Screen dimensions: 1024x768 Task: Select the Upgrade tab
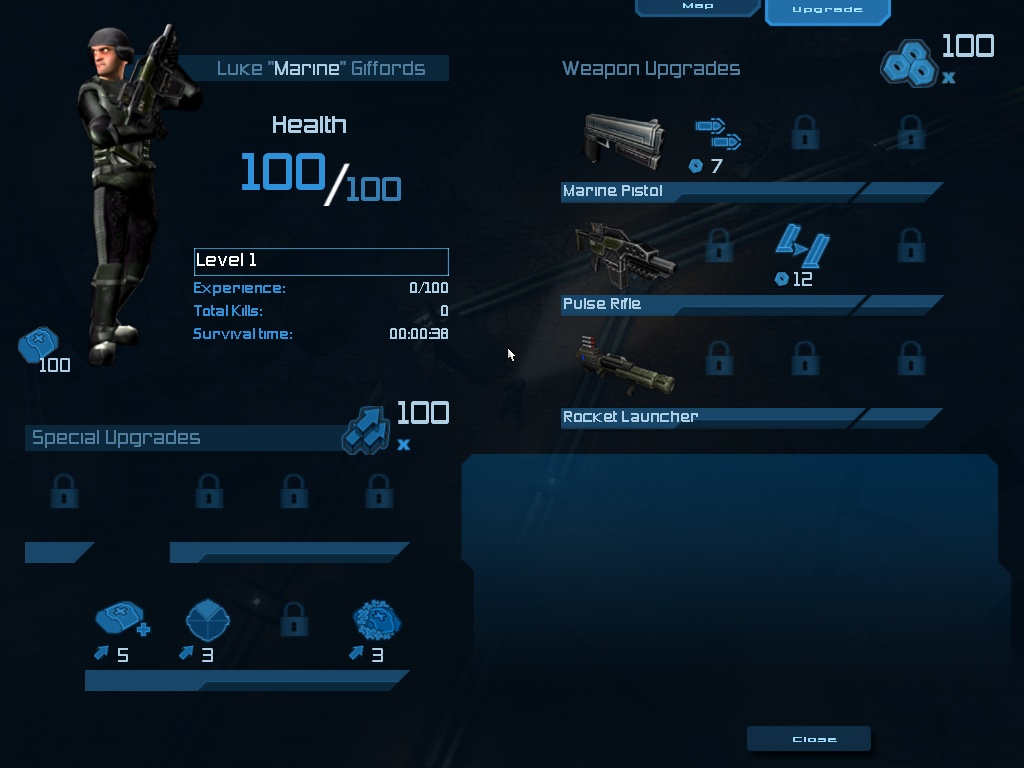point(826,10)
